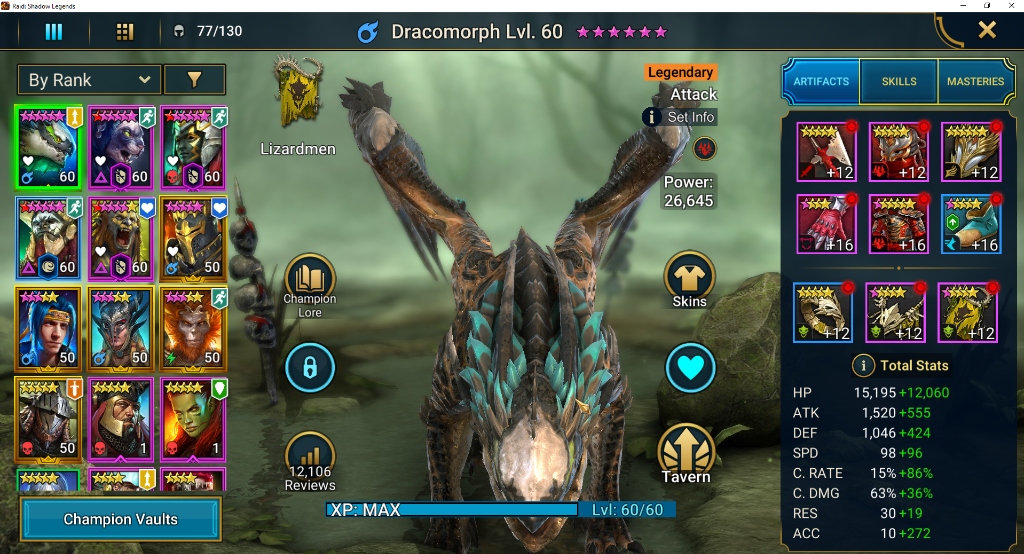Mark champion as favorite with heart button
Viewport: 1024px width, 554px height.
pos(689,368)
